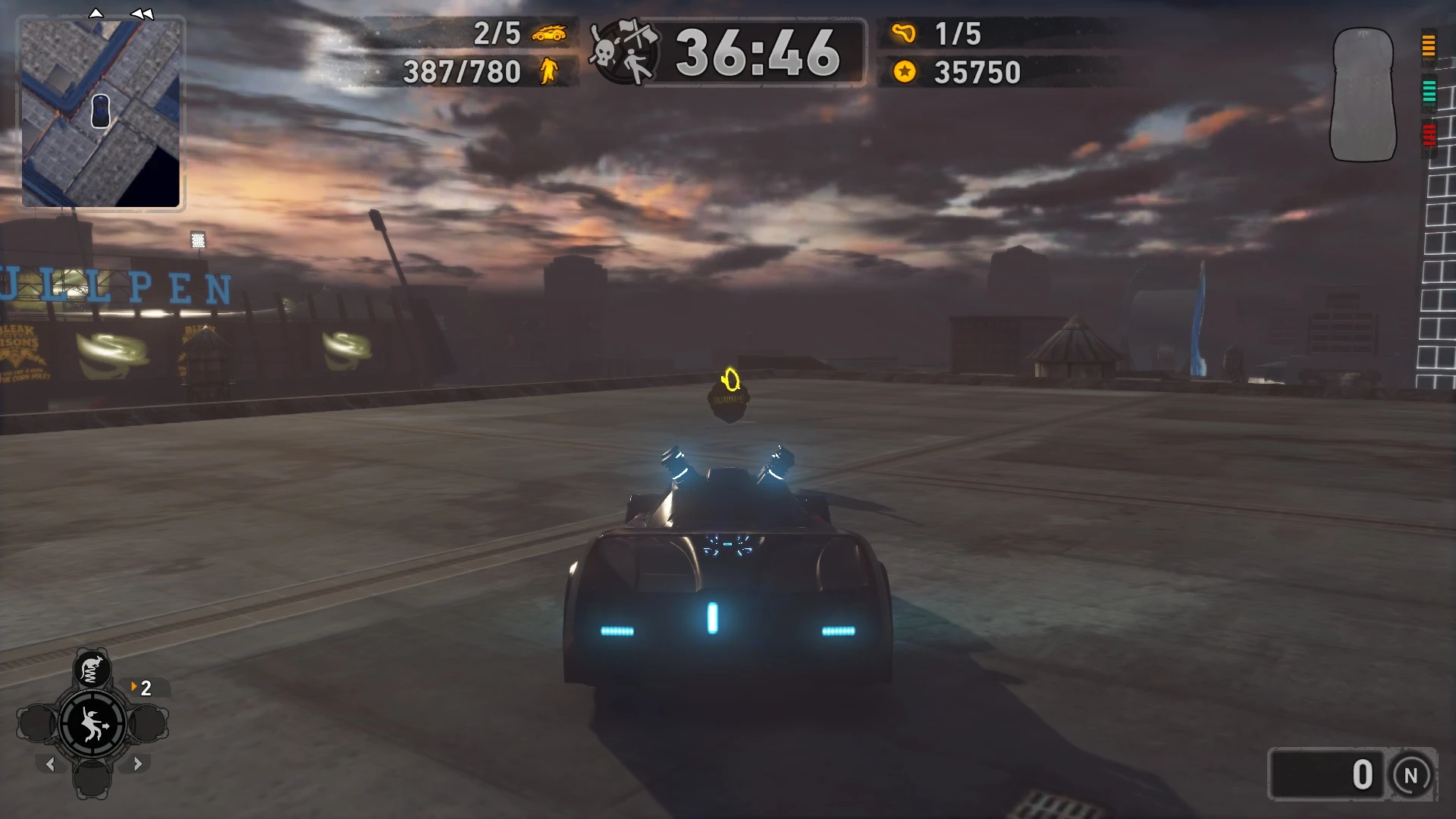Select the race route icon beside 1/5
This screenshot has width=1456, height=819.
click(902, 33)
